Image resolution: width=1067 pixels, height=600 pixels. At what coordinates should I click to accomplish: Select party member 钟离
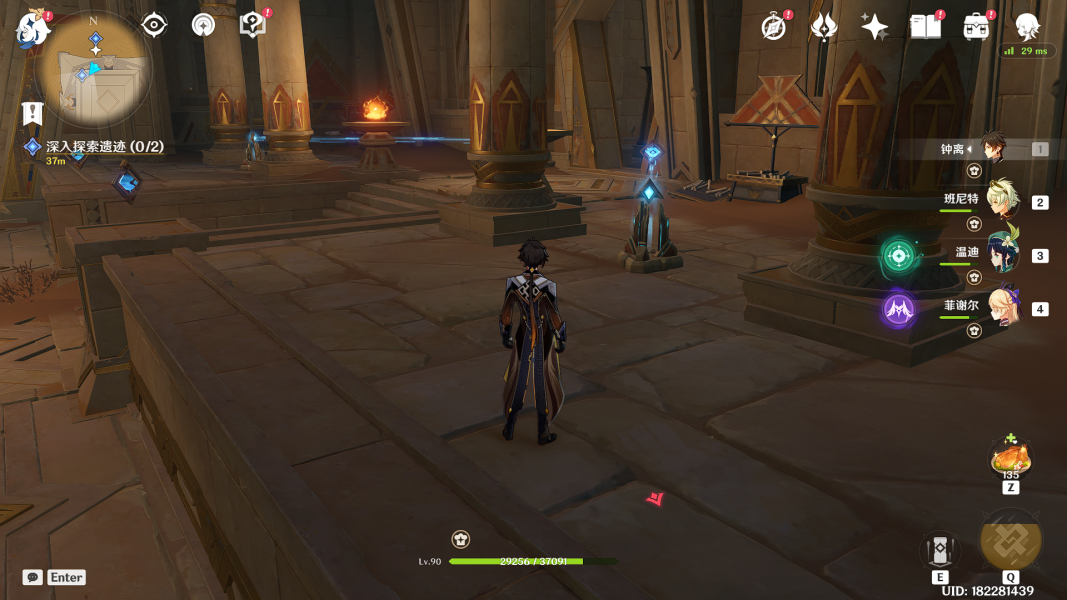pyautogui.click(x=991, y=149)
